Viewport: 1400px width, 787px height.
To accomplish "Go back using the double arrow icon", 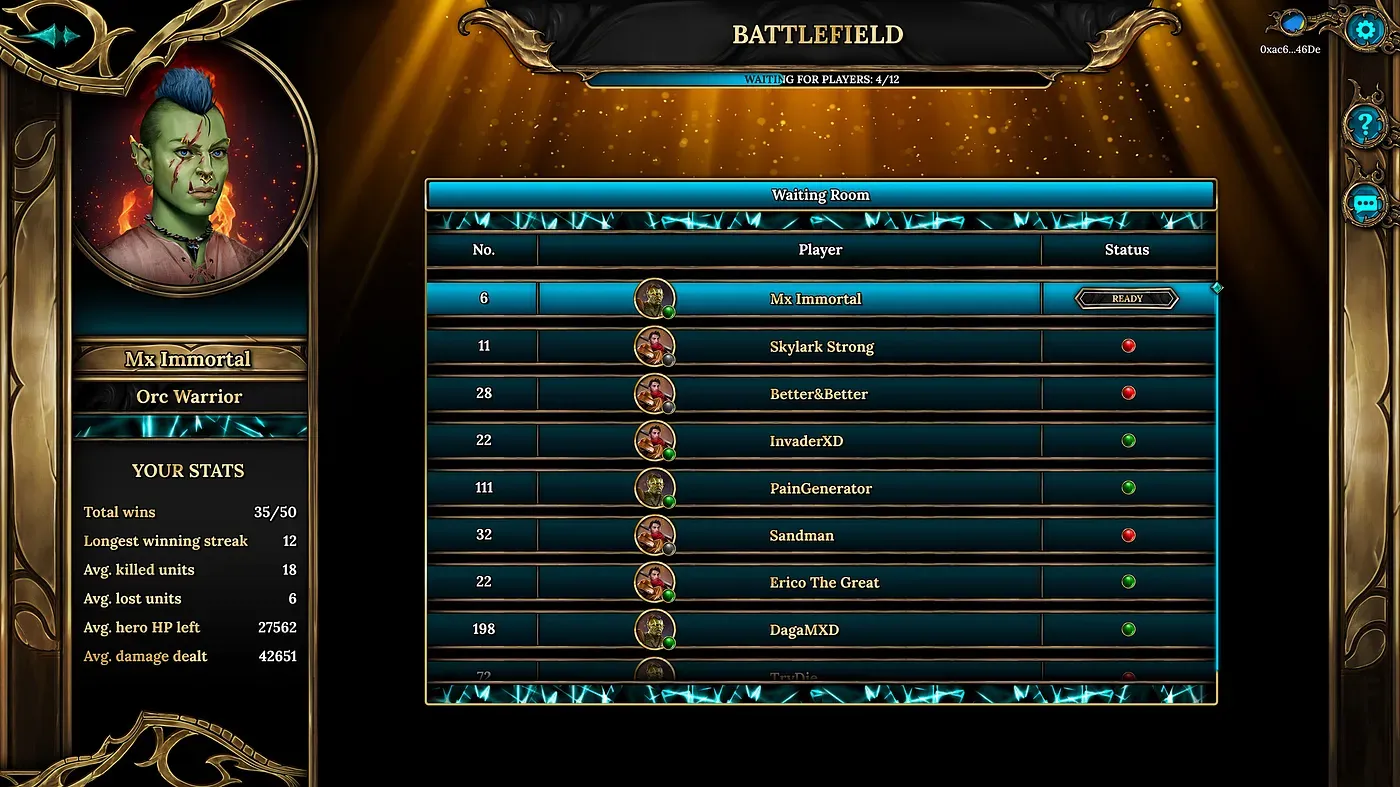I will point(53,36).
